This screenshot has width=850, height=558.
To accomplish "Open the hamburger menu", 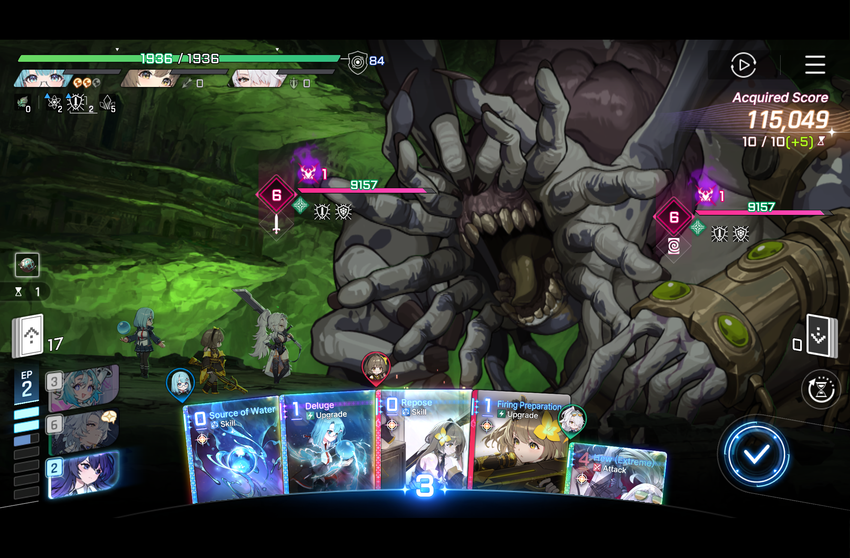I will point(815,65).
